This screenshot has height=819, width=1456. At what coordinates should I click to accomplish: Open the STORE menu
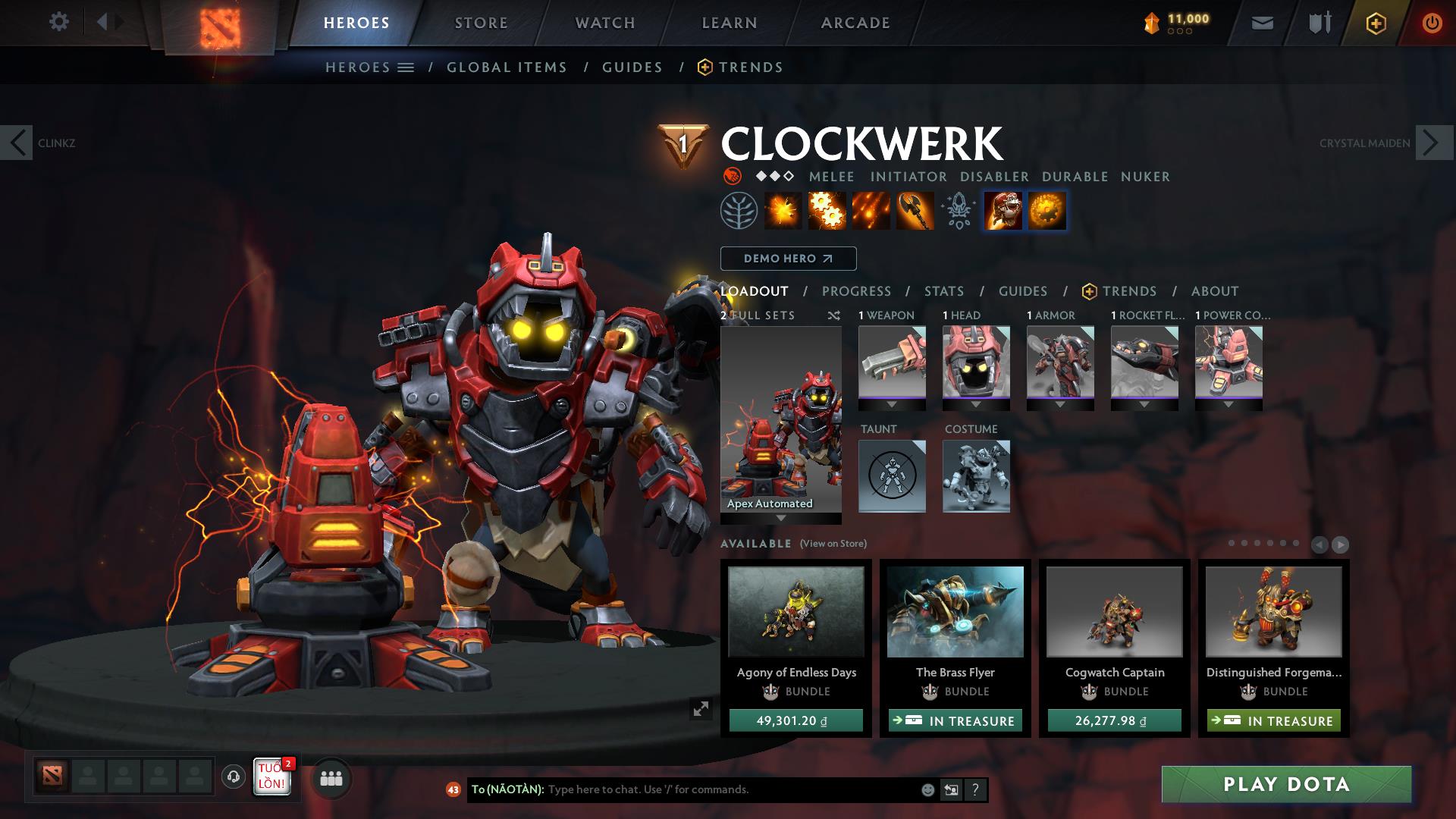coord(481,22)
